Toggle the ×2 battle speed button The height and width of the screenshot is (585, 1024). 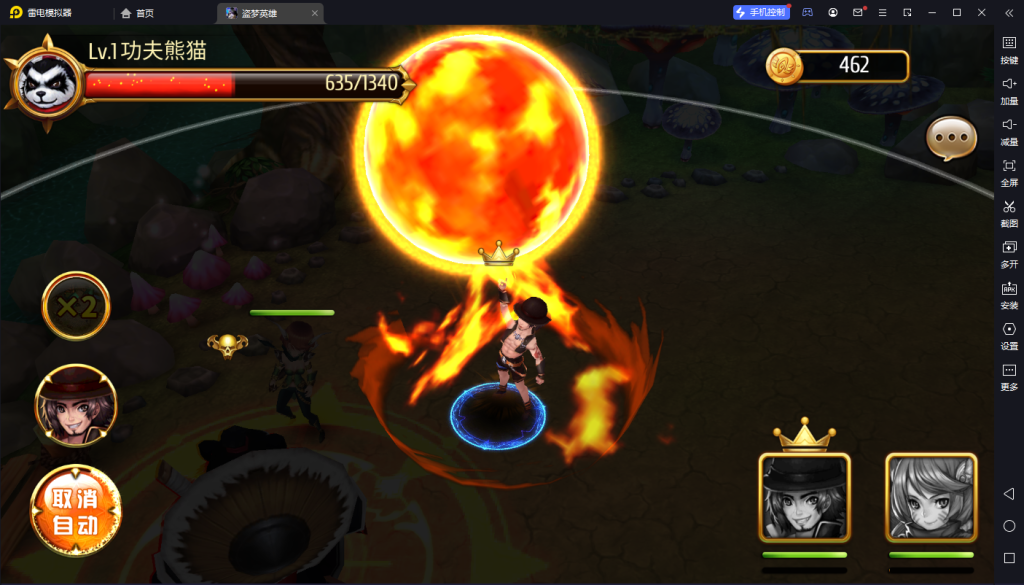(x=76, y=306)
